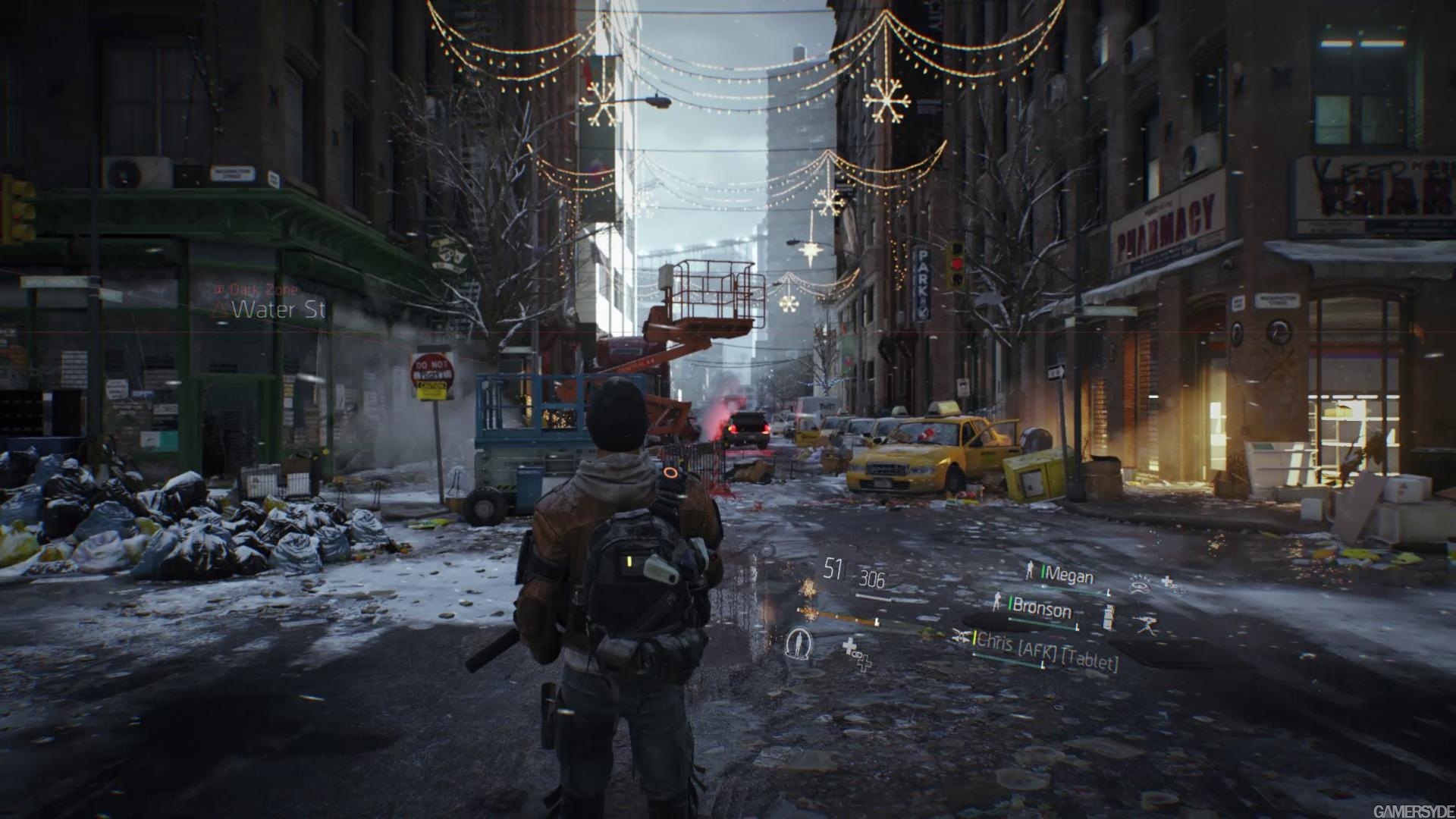This screenshot has width=1456, height=819.
Task: Click the Dark Zone triangle waypoint marker
Action: (x=218, y=309)
